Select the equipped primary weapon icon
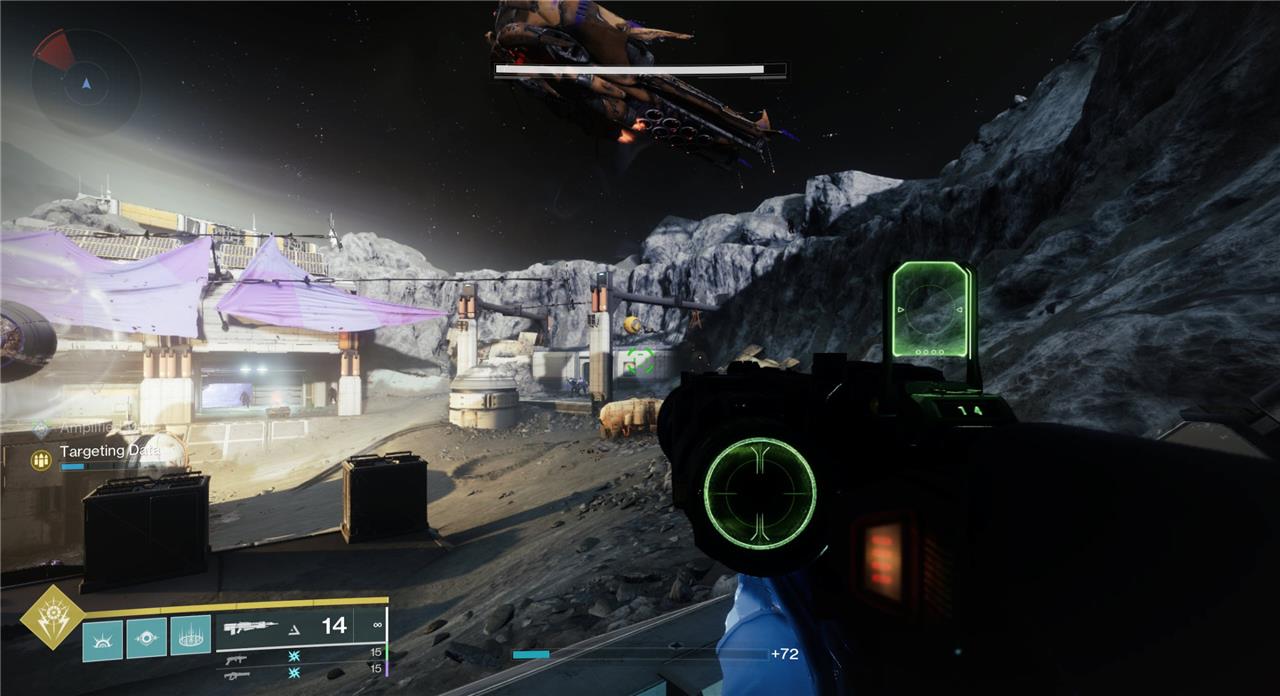The height and width of the screenshot is (696, 1280). (x=251, y=628)
